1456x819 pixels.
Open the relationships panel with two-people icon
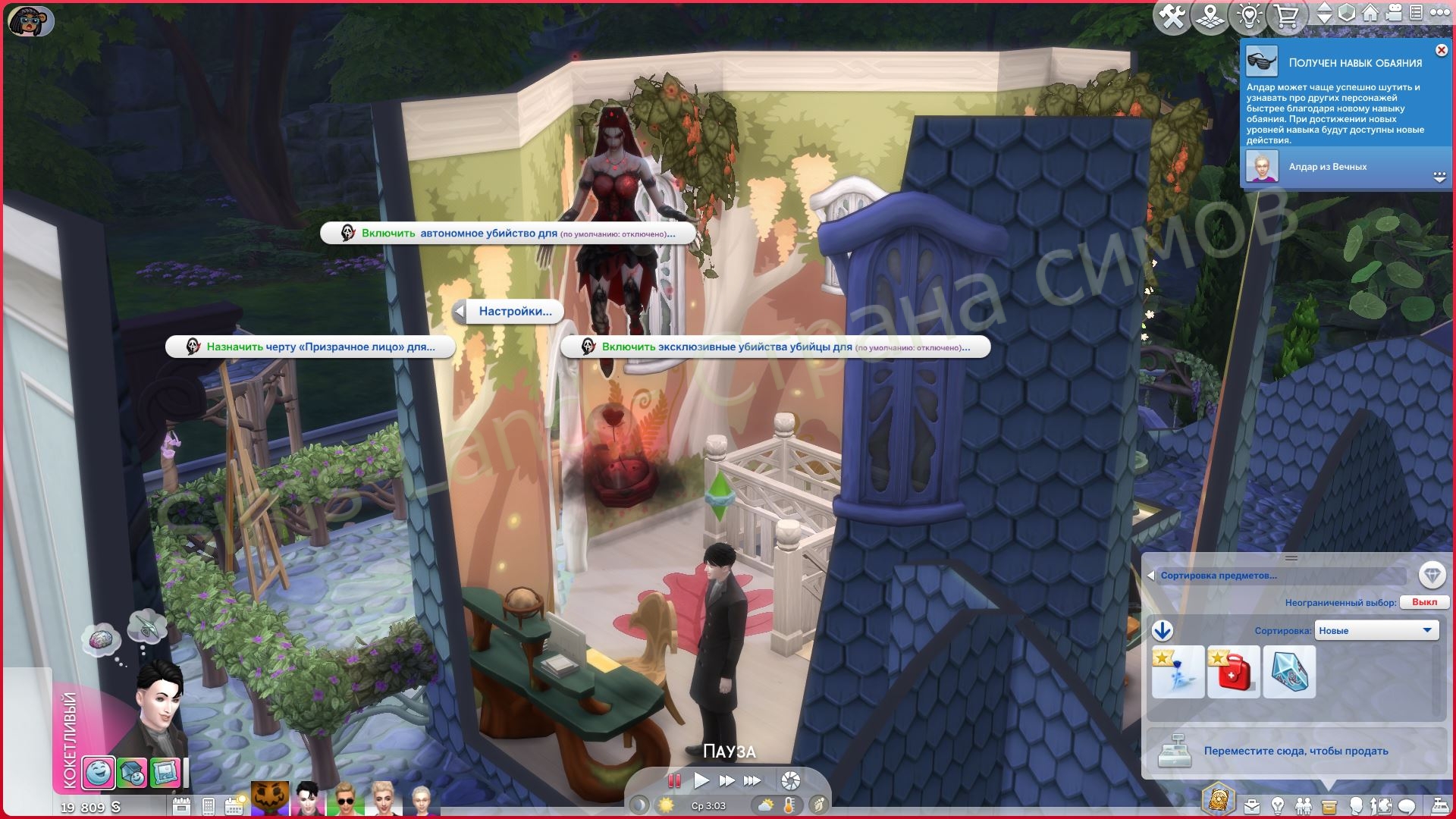[1304, 806]
